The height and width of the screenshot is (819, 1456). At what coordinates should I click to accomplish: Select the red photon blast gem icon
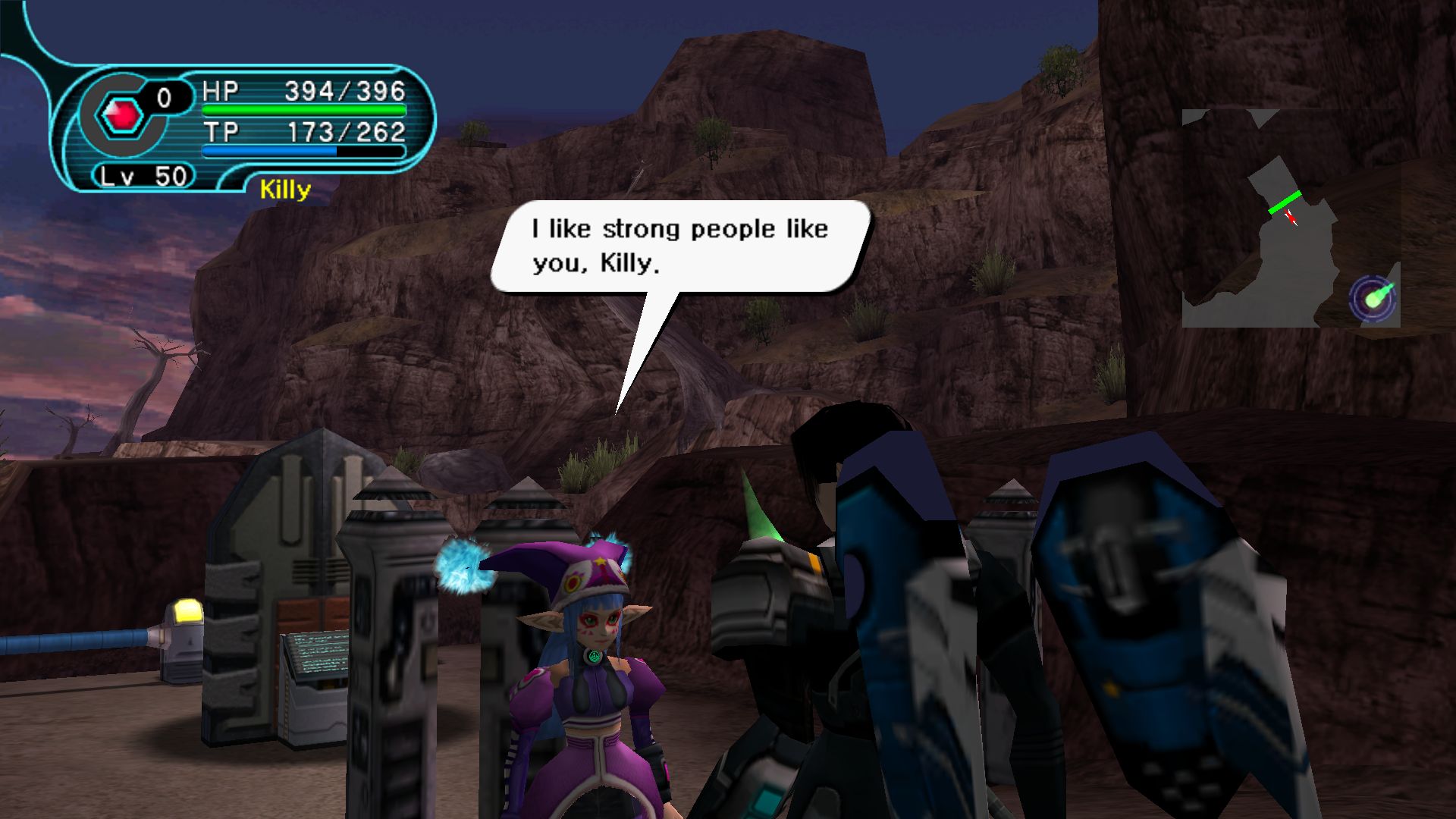click(122, 115)
